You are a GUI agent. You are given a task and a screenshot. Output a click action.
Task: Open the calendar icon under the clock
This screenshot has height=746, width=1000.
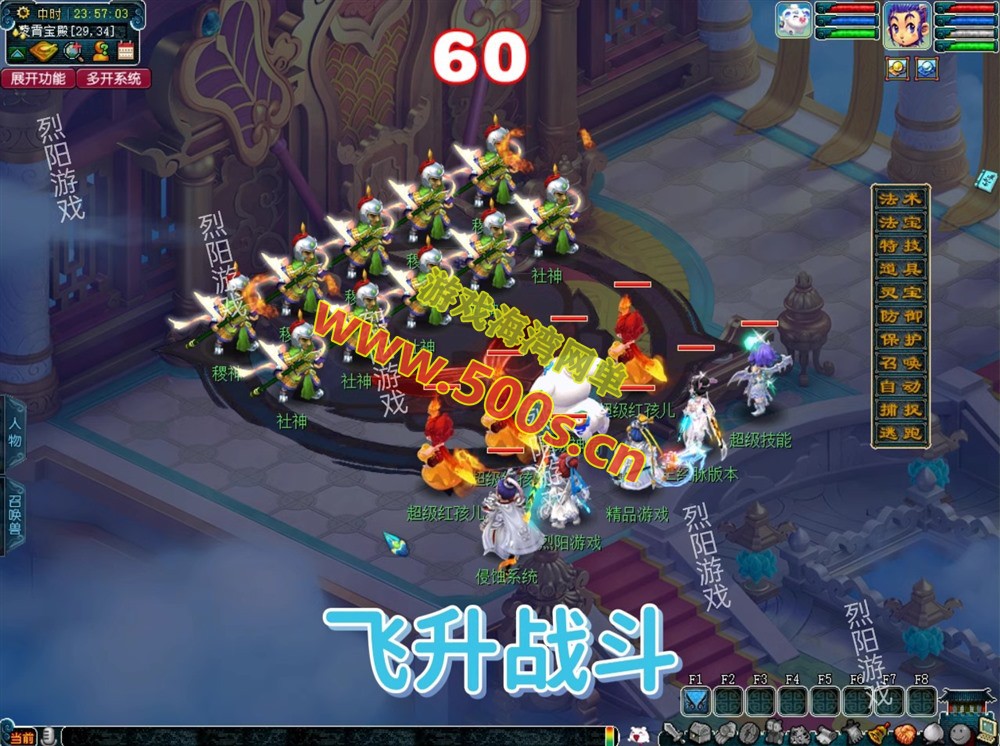[126, 52]
